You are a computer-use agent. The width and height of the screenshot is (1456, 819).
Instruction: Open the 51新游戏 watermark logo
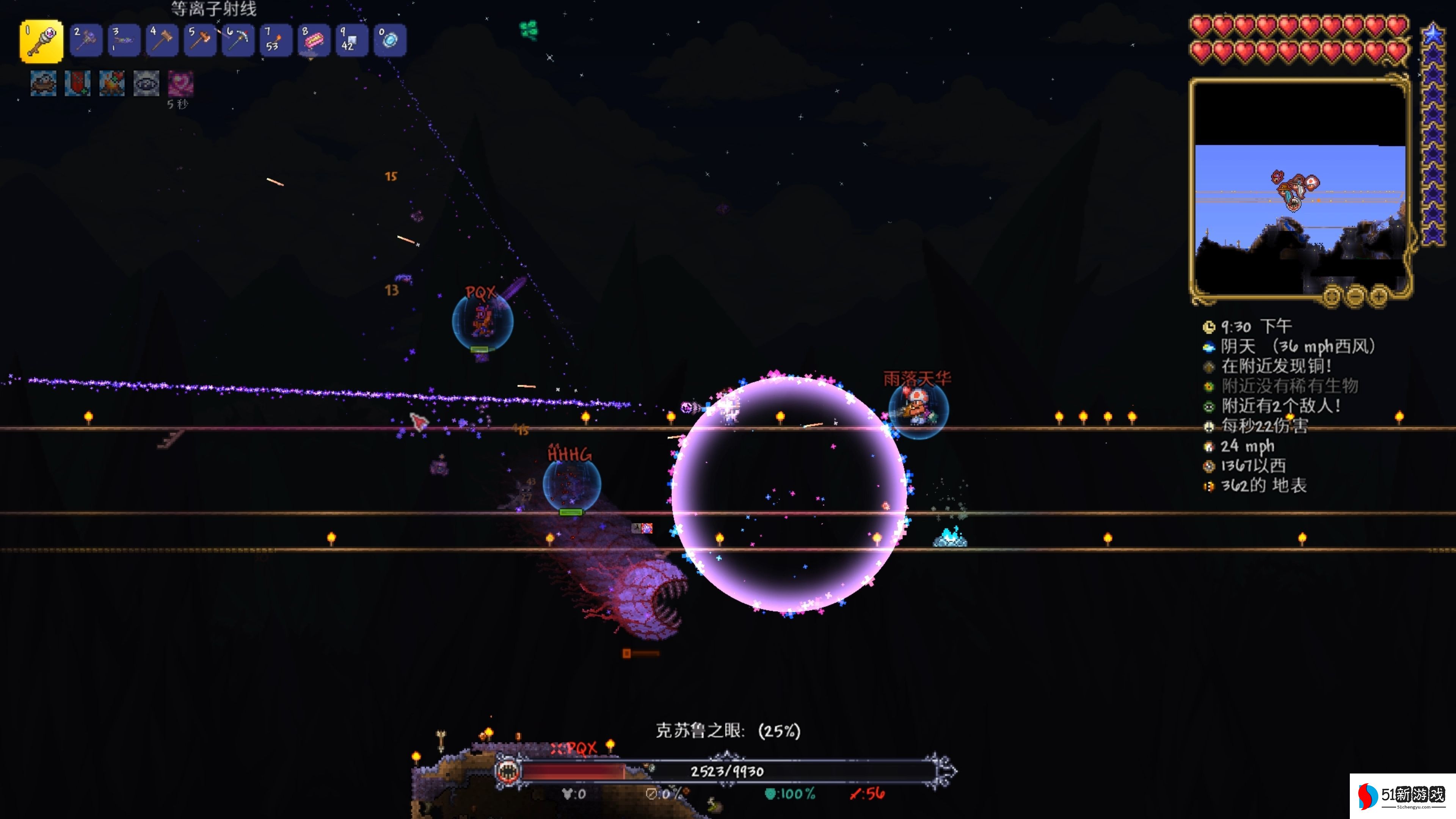[x=1402, y=796]
